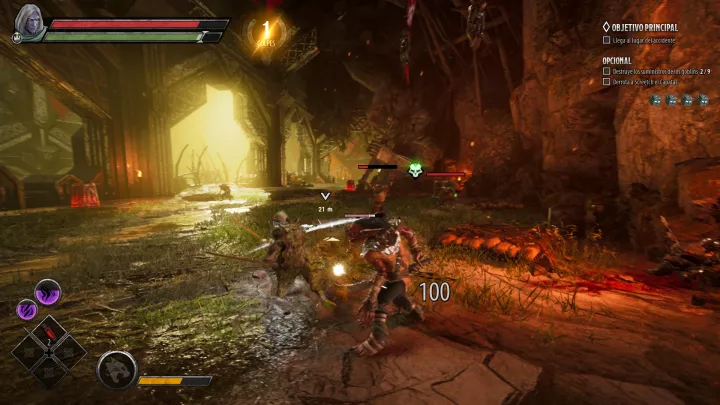
Task: Select the red potion quick-item slot
Action: (x=48, y=334)
